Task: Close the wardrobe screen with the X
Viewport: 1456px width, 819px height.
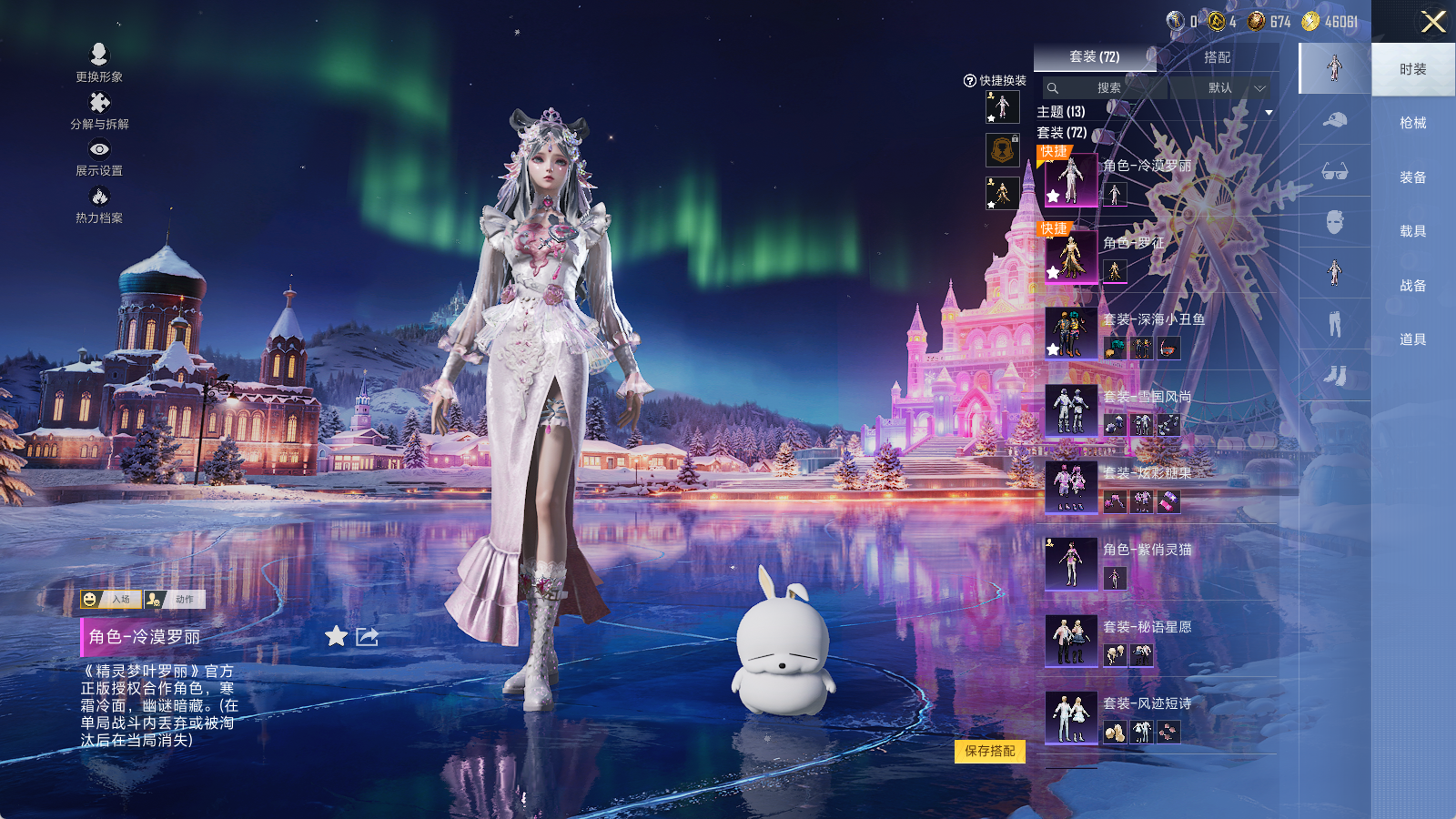Action: tap(1433, 22)
